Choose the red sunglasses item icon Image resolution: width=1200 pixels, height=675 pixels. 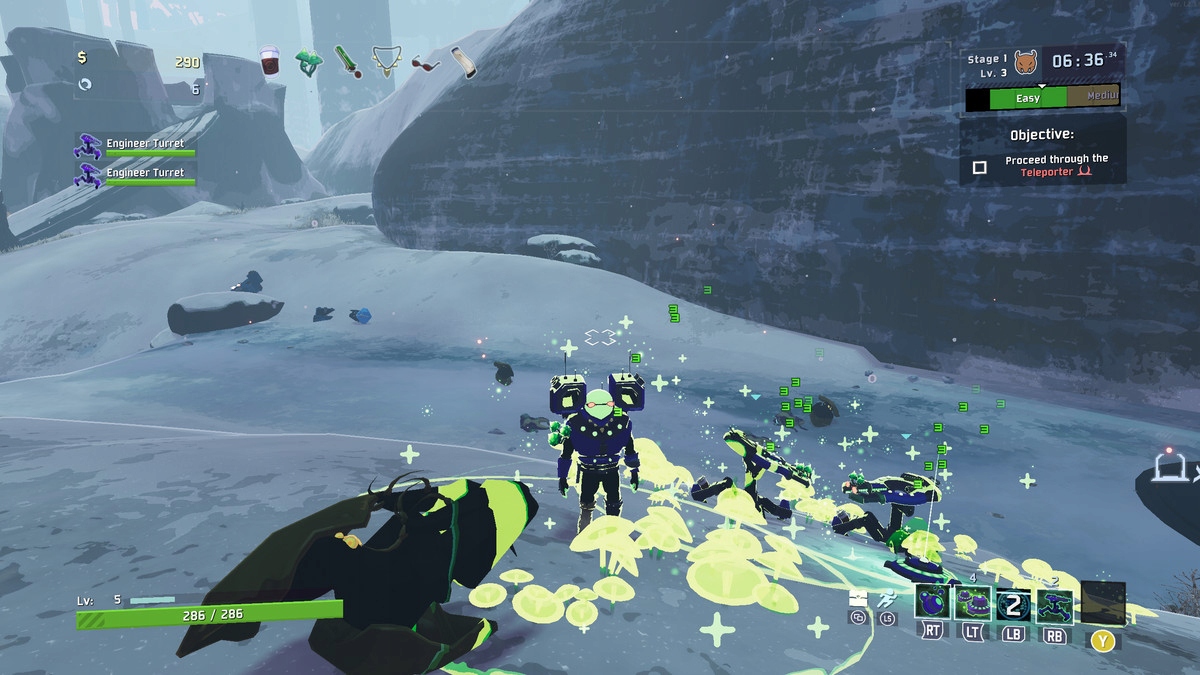425,64
